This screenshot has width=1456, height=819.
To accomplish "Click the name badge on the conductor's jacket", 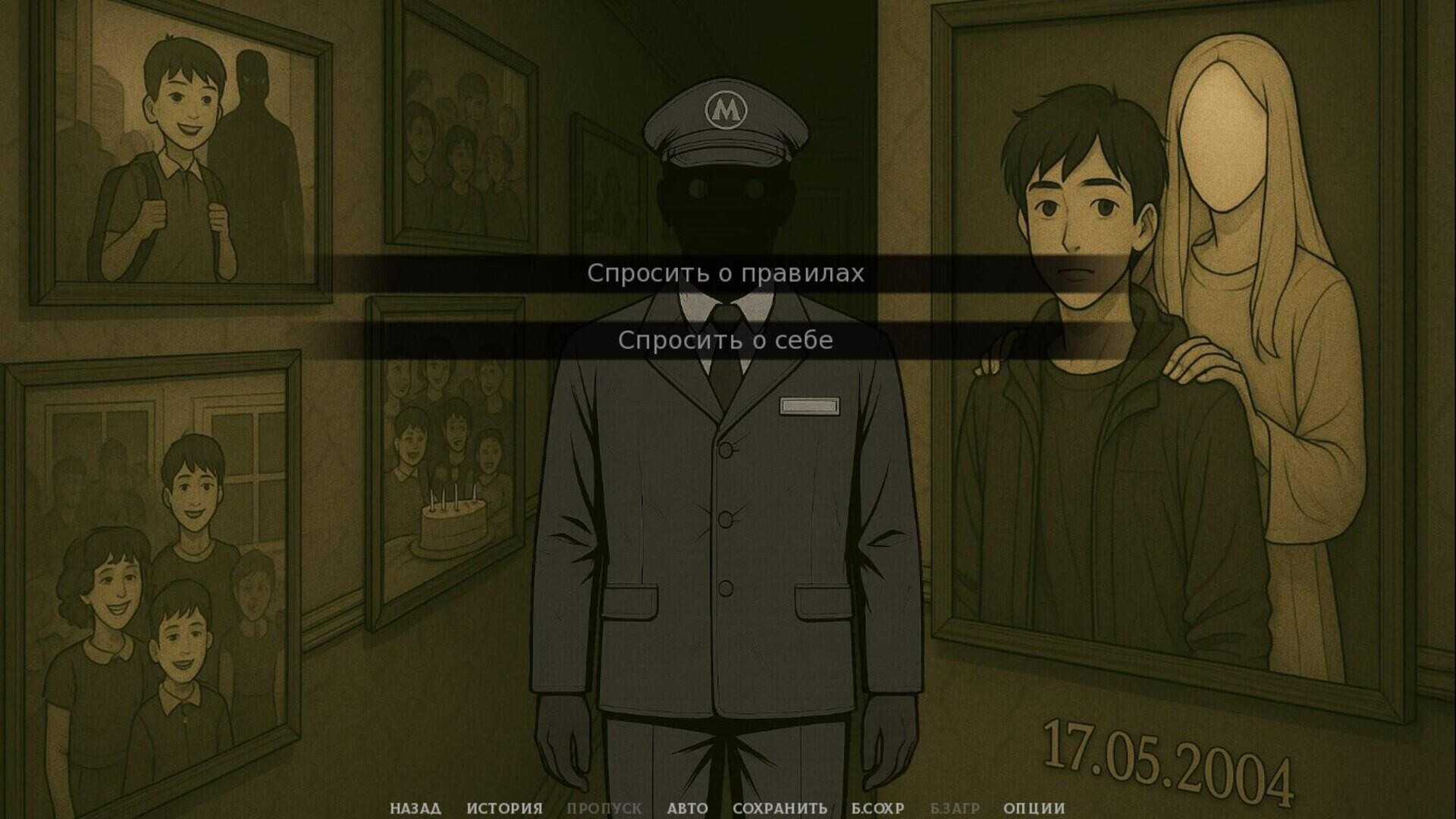I will click(x=808, y=406).
